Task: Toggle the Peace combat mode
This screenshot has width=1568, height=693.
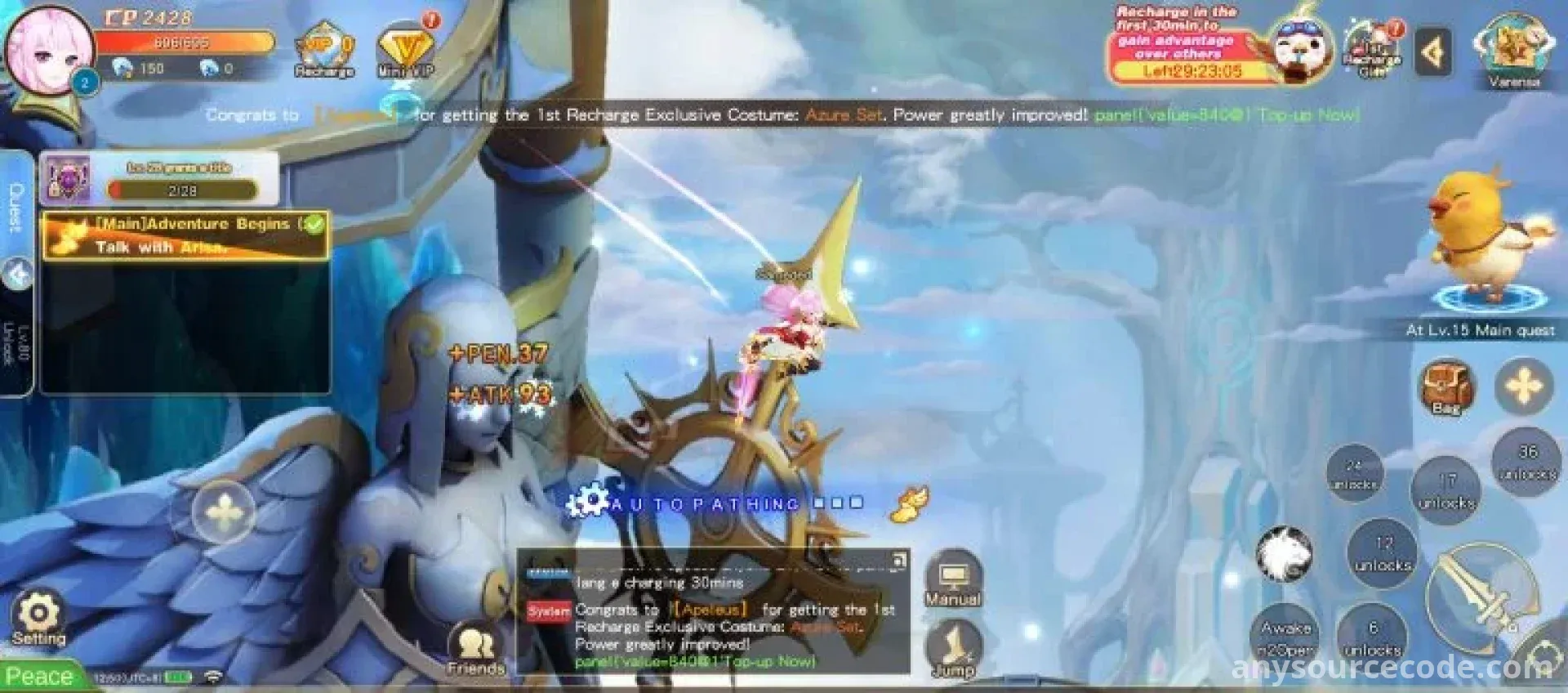Action: pyautogui.click(x=41, y=677)
